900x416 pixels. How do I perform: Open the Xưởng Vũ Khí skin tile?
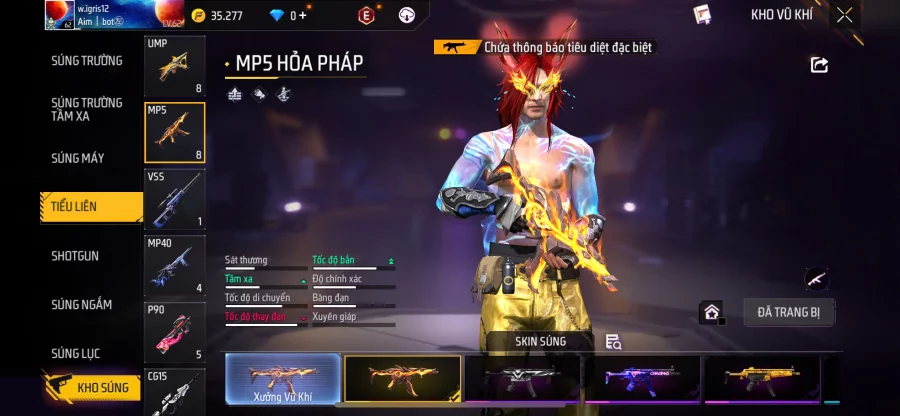point(282,380)
